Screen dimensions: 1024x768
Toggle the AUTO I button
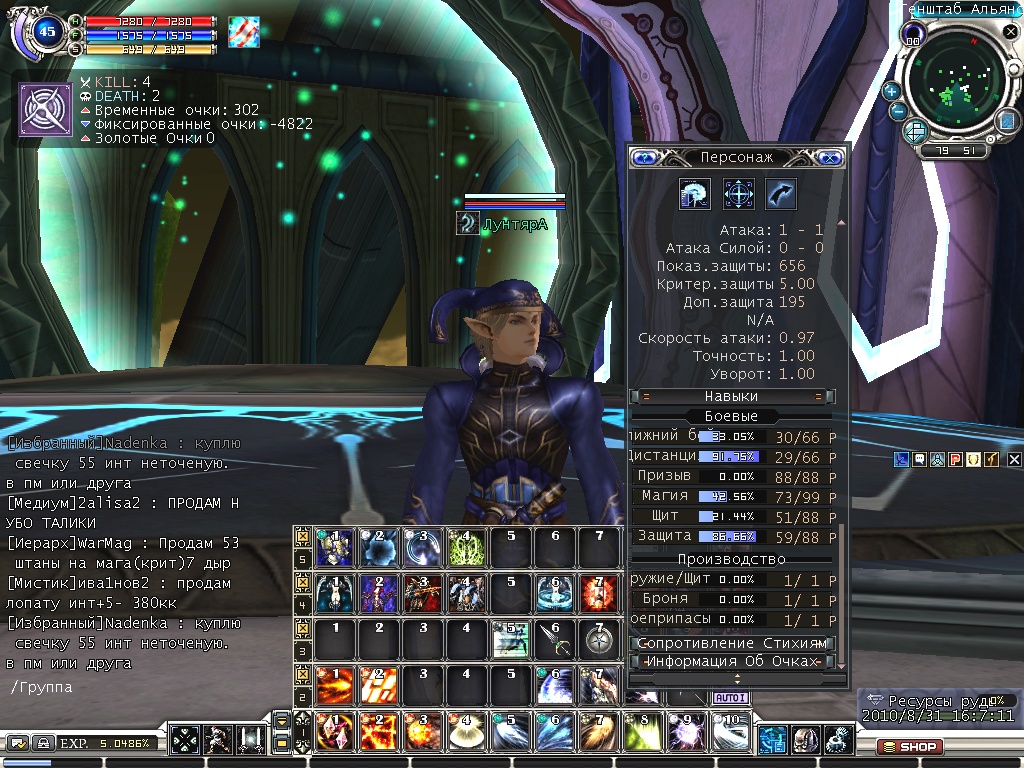tap(731, 698)
